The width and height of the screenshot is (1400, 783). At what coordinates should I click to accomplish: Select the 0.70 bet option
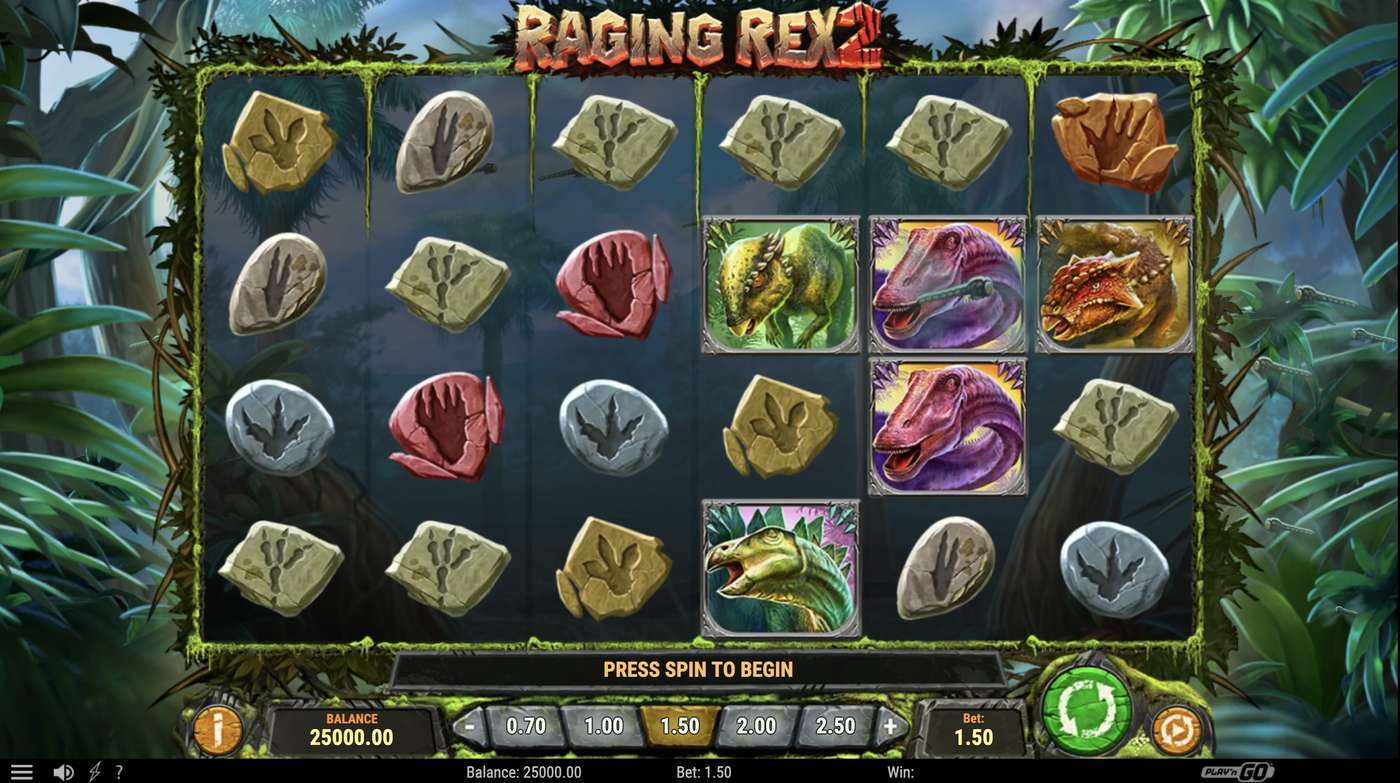click(524, 727)
